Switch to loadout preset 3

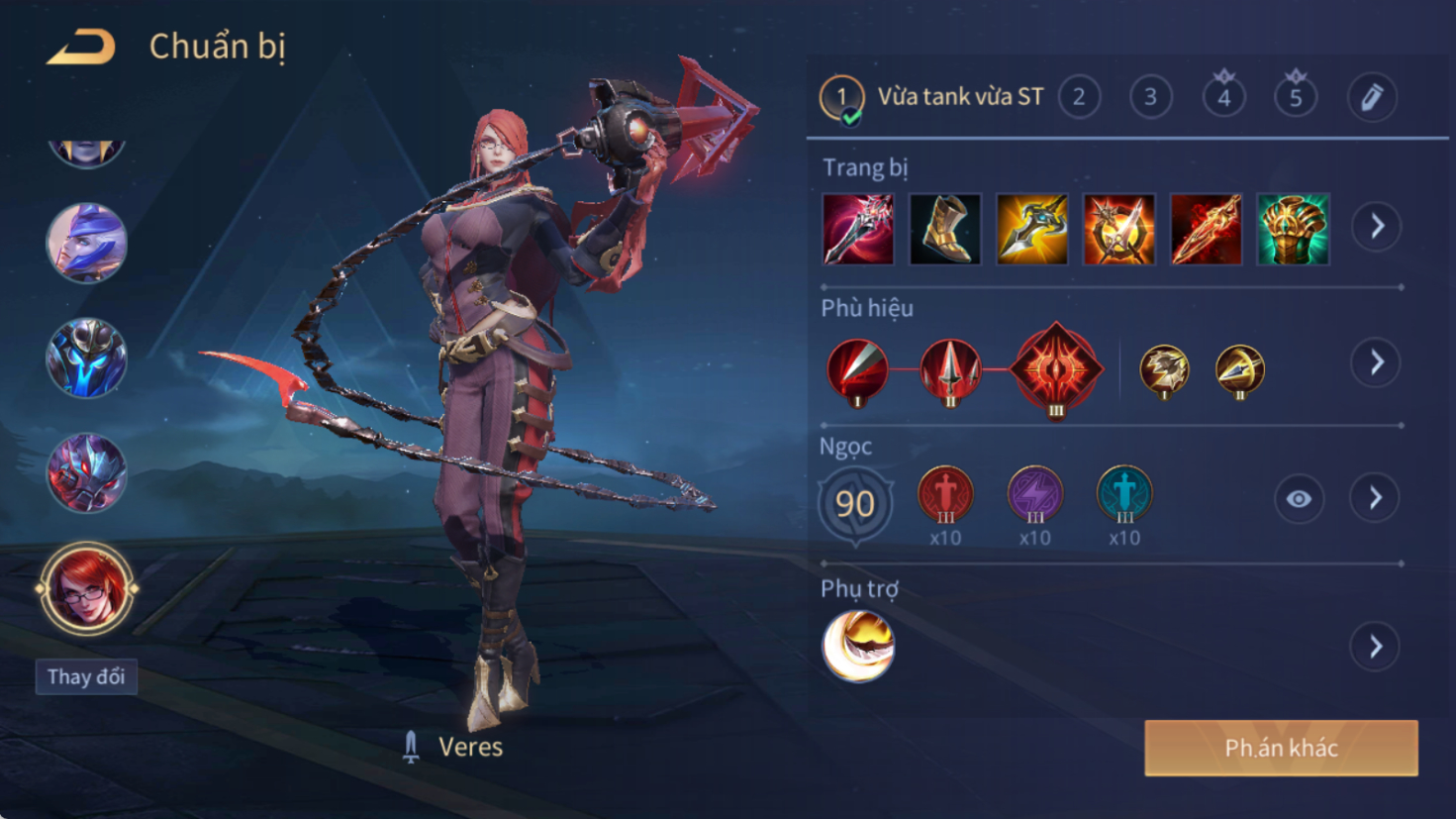point(1150,97)
